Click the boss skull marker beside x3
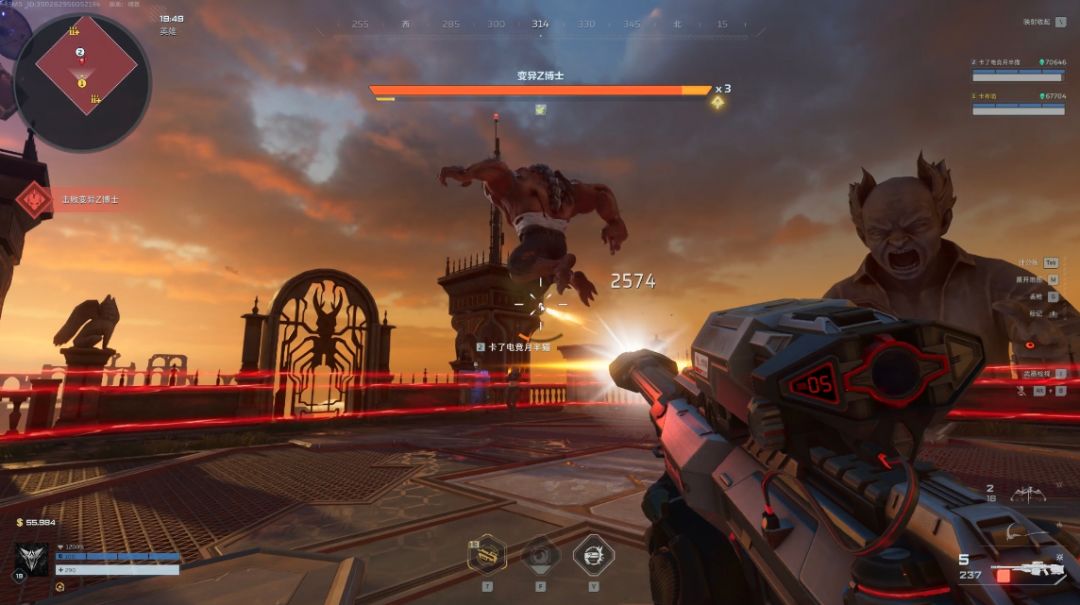The width and height of the screenshot is (1080, 605). 717,102
